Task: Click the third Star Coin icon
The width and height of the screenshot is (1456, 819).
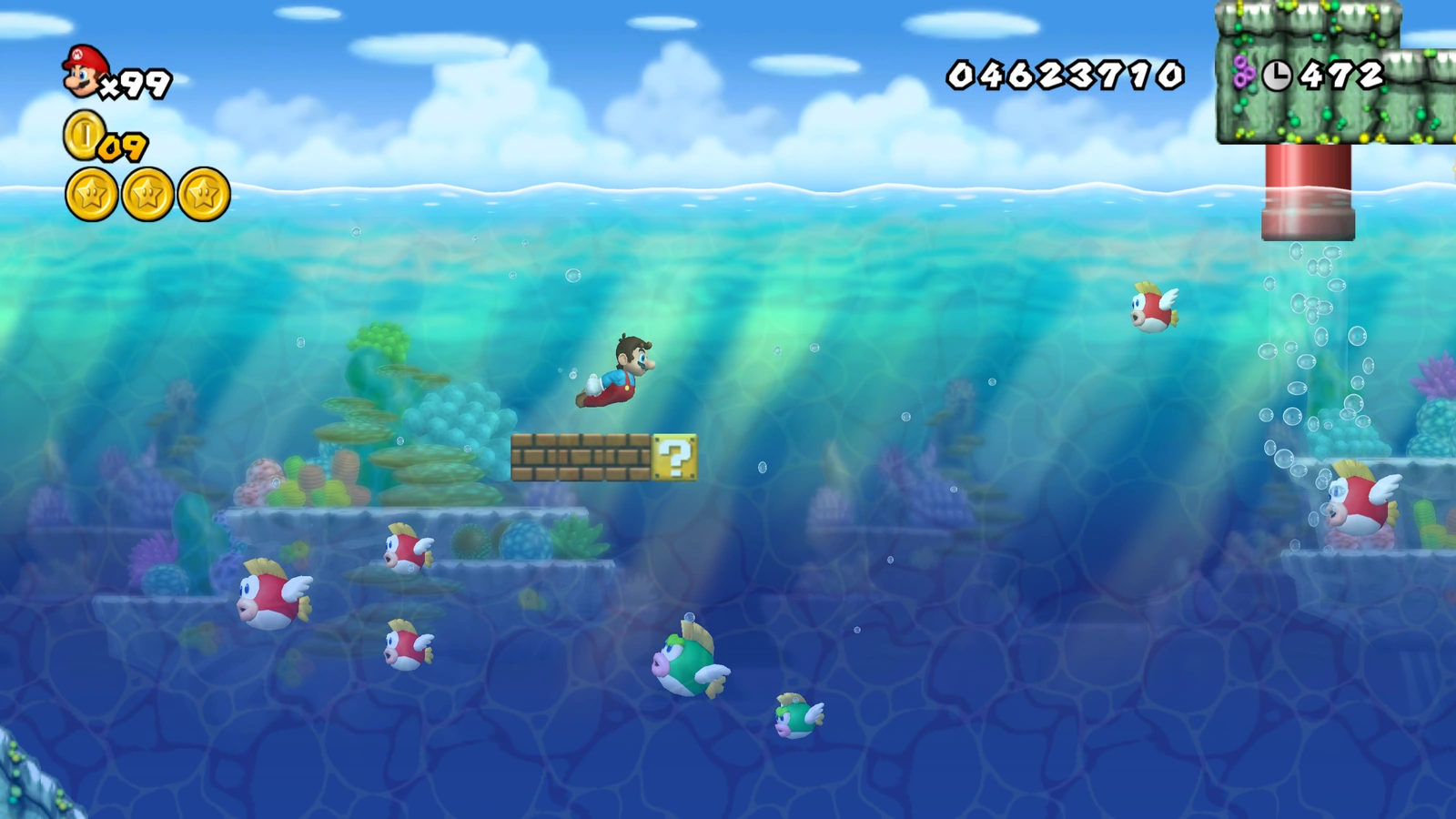Action: pyautogui.click(x=206, y=193)
